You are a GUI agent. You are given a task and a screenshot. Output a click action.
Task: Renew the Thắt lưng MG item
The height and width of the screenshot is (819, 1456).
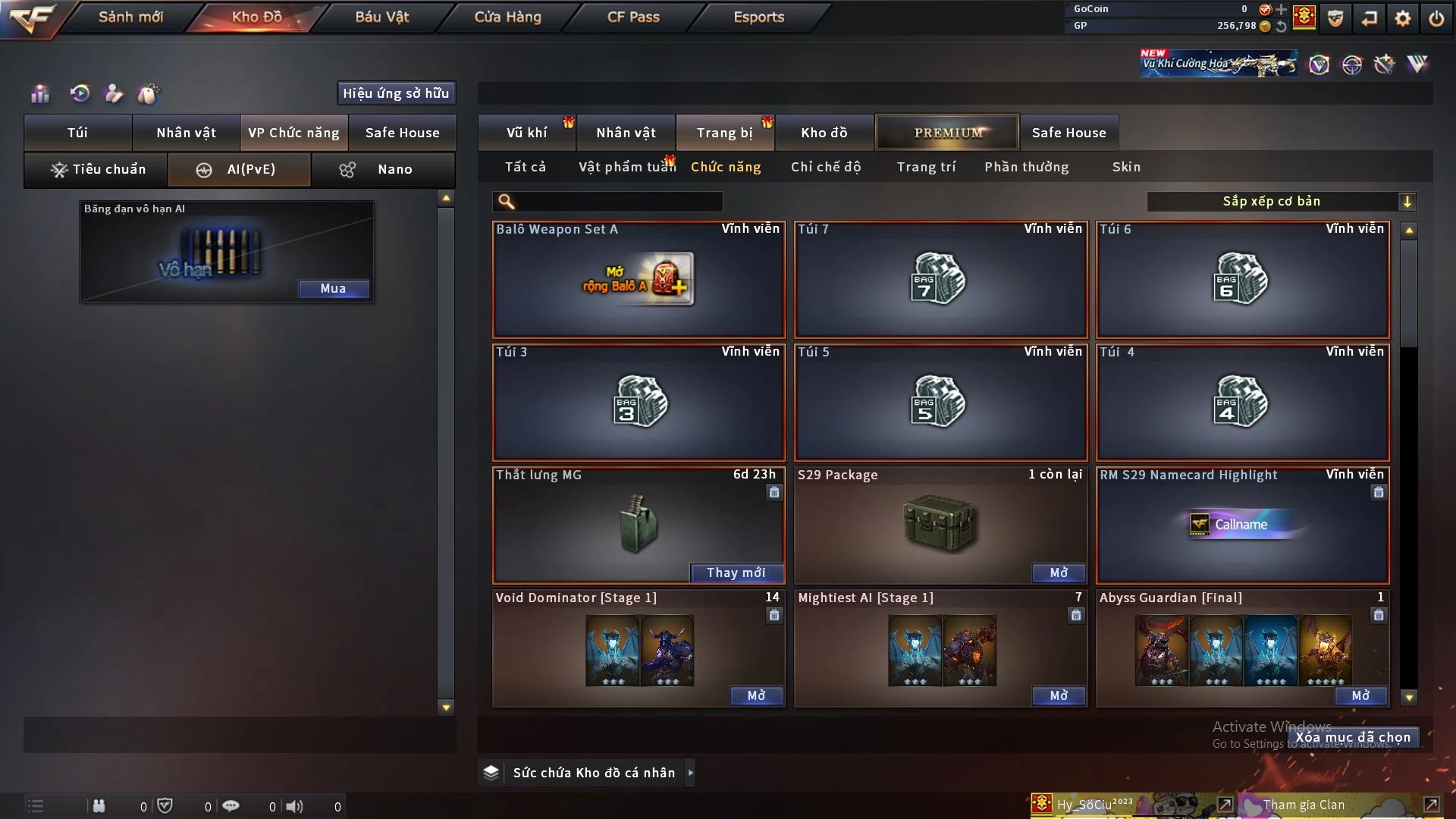pos(736,573)
